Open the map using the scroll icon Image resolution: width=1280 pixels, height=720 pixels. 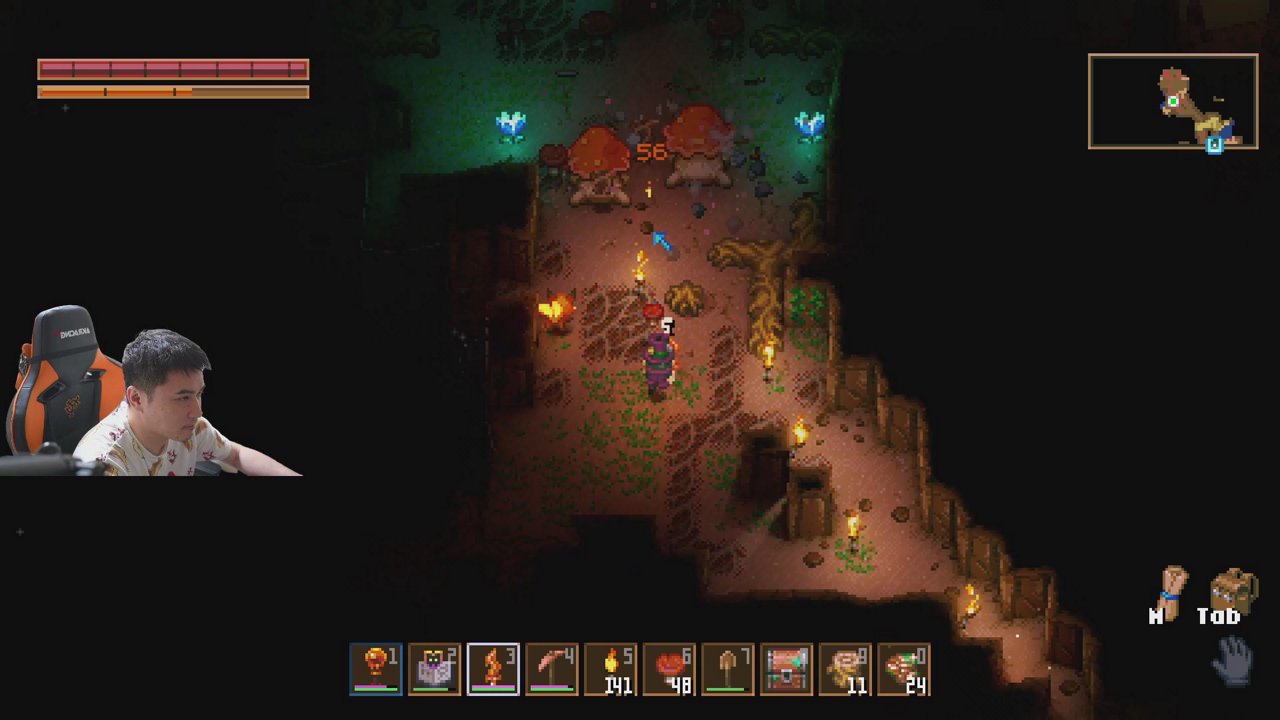[x=1168, y=593]
